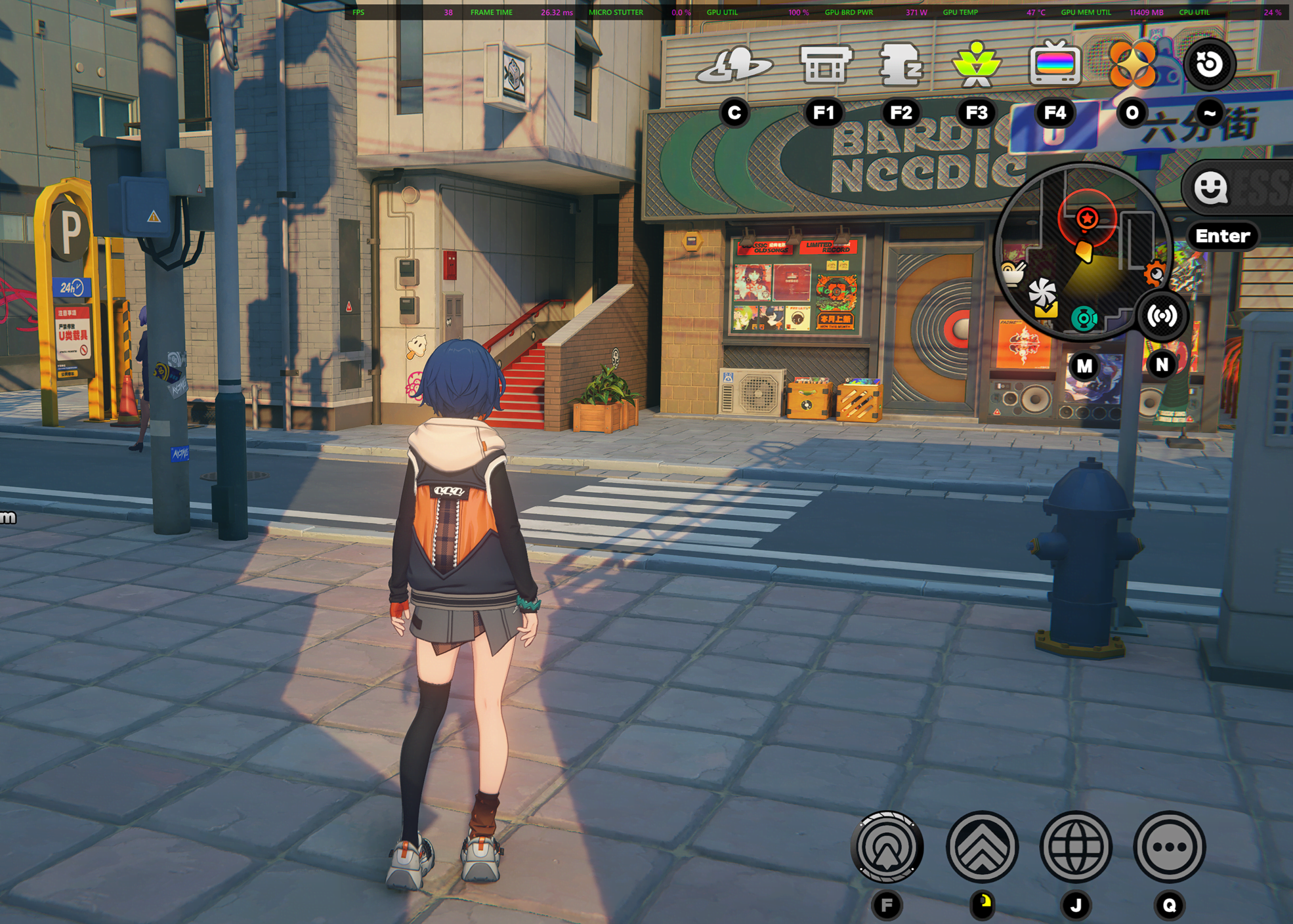
Task: Activate the concentric rings arrow ability
Action: [x=887, y=847]
